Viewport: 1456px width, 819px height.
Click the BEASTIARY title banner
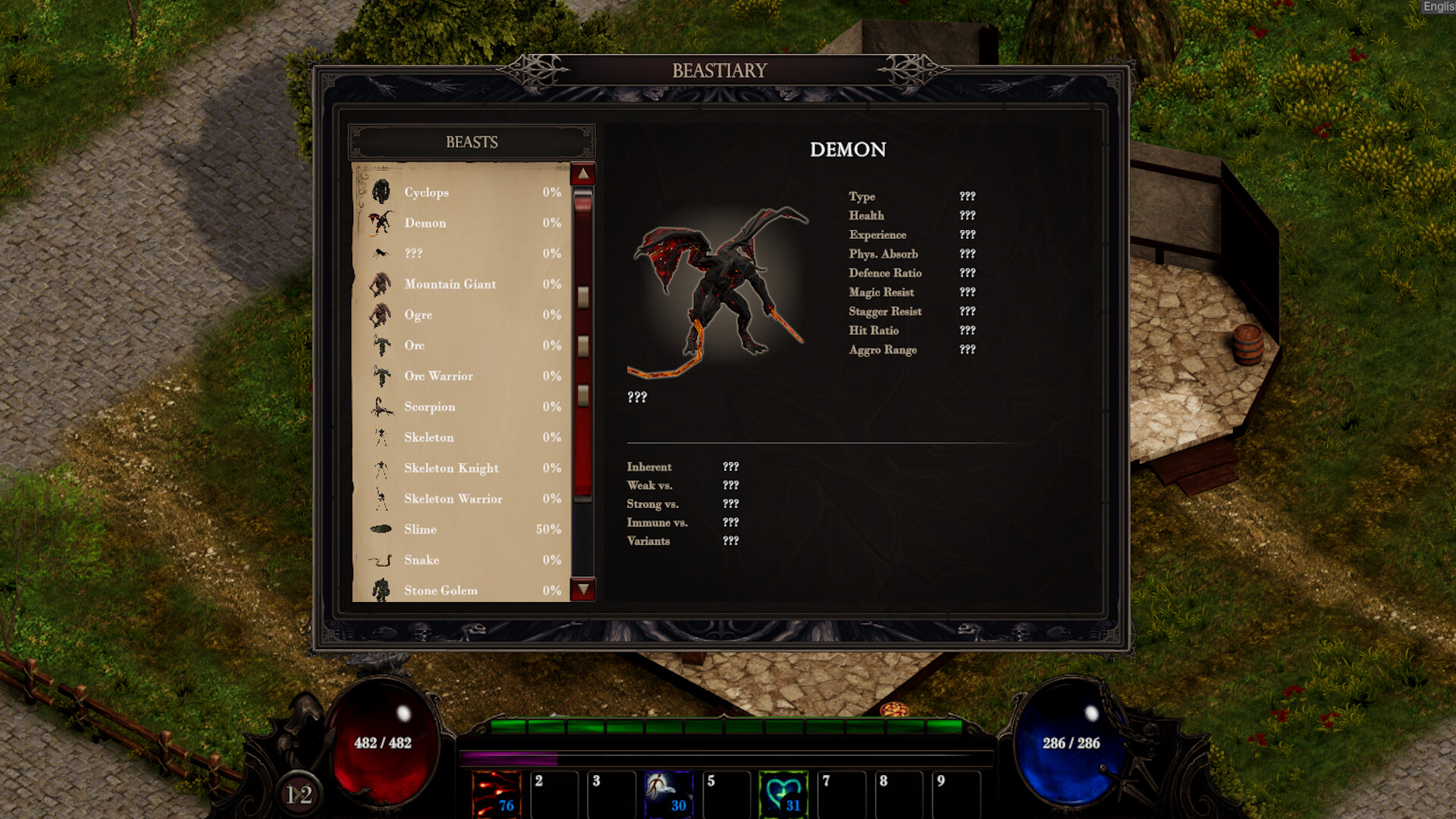coord(718,71)
